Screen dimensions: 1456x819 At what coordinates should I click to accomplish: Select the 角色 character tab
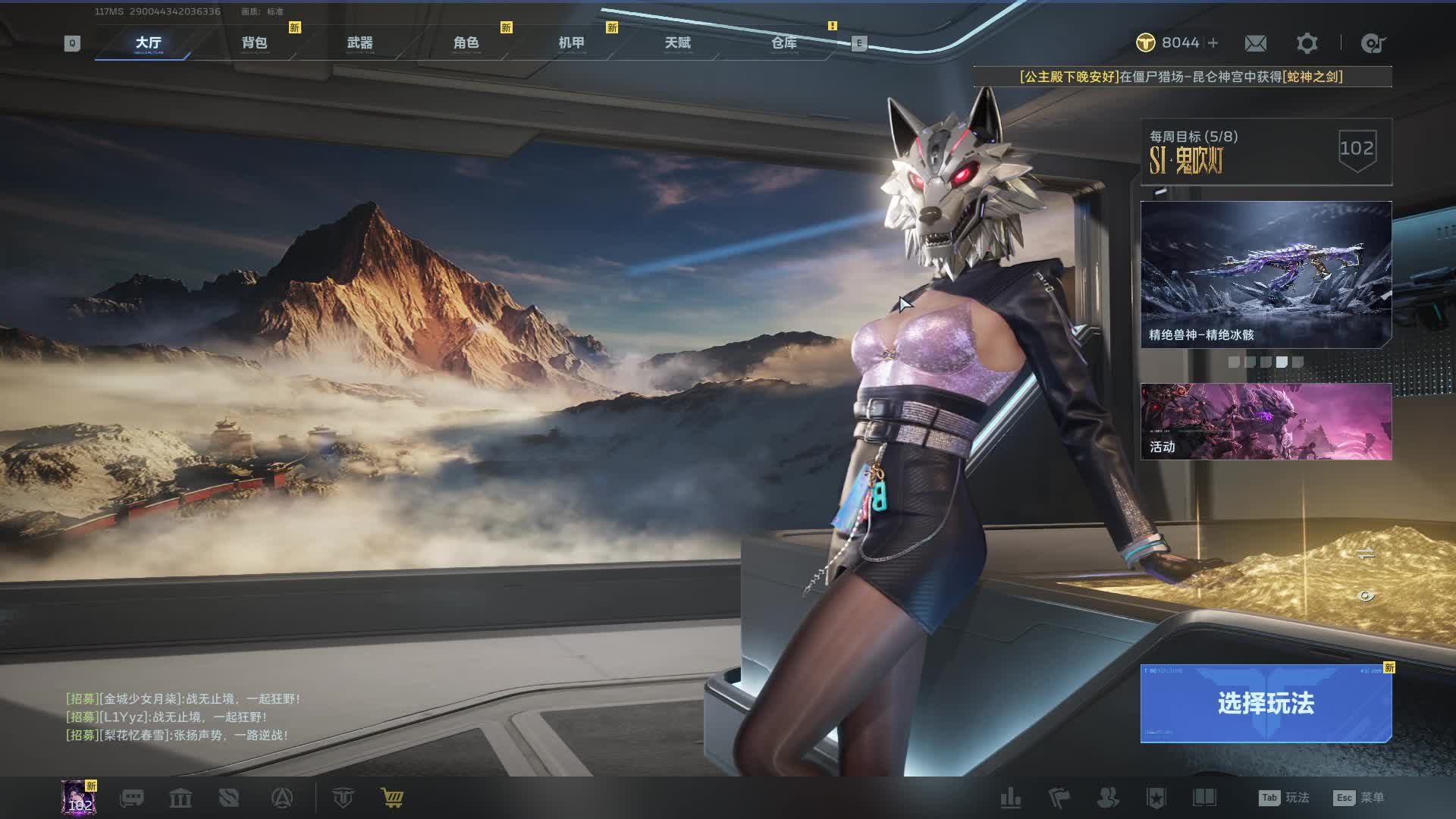466,43
